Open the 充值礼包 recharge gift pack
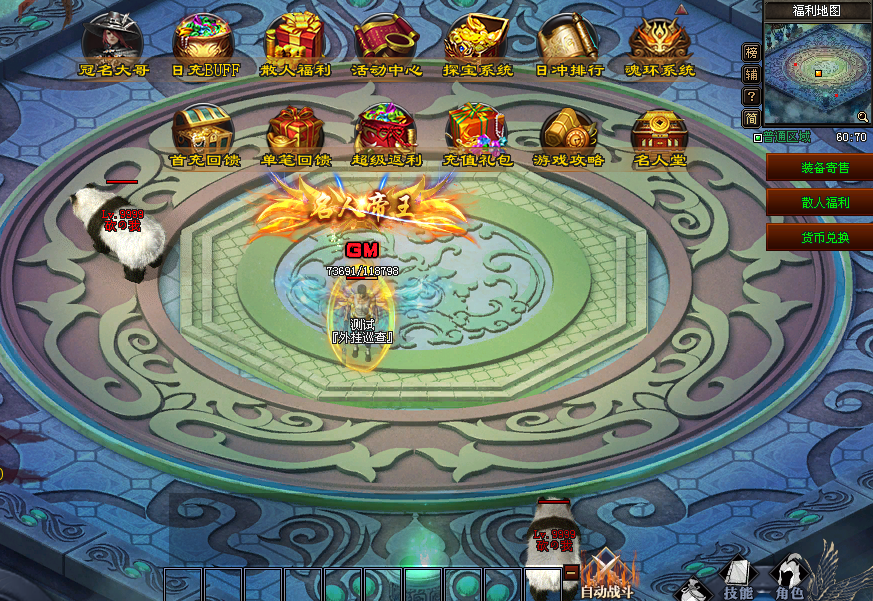Image resolution: width=873 pixels, height=601 pixels. (477, 132)
